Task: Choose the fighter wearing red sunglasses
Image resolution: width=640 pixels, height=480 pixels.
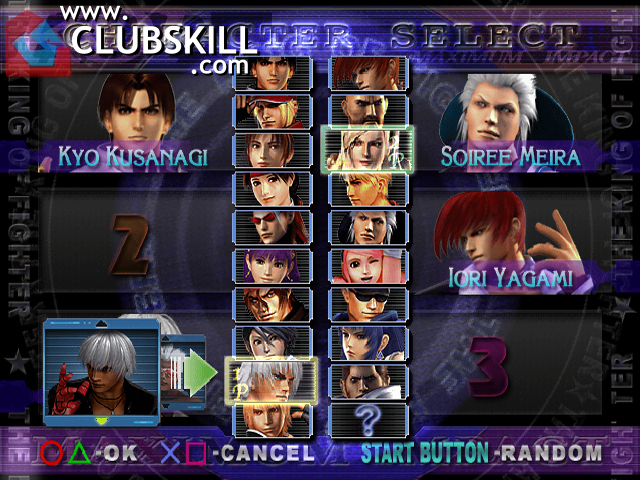Action: [x=272, y=226]
